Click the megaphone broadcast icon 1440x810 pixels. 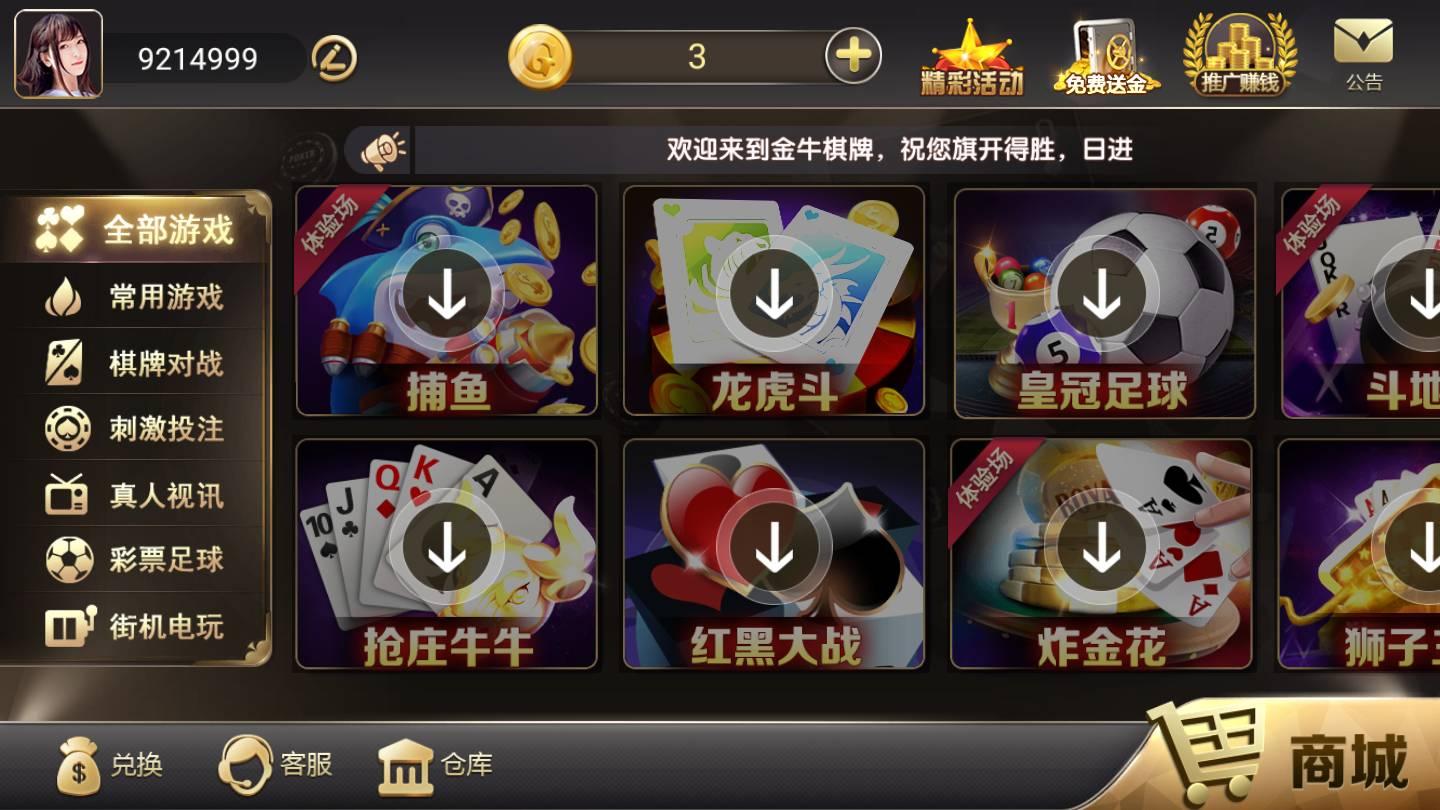tap(383, 148)
